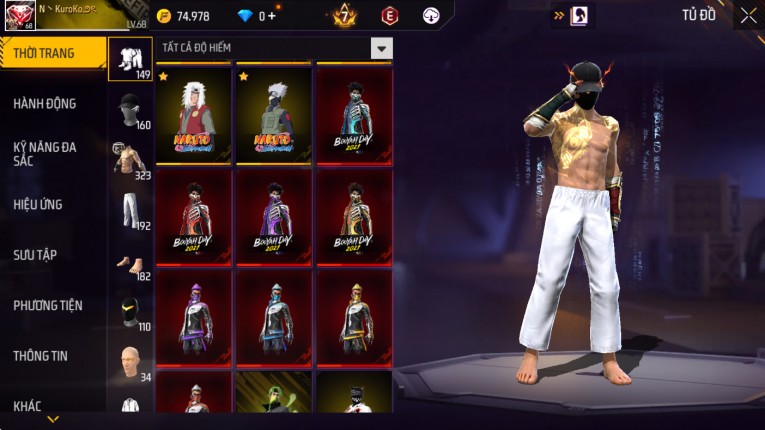
Task: Show the PHƯƠNG TIỆN category
Action: point(48,306)
